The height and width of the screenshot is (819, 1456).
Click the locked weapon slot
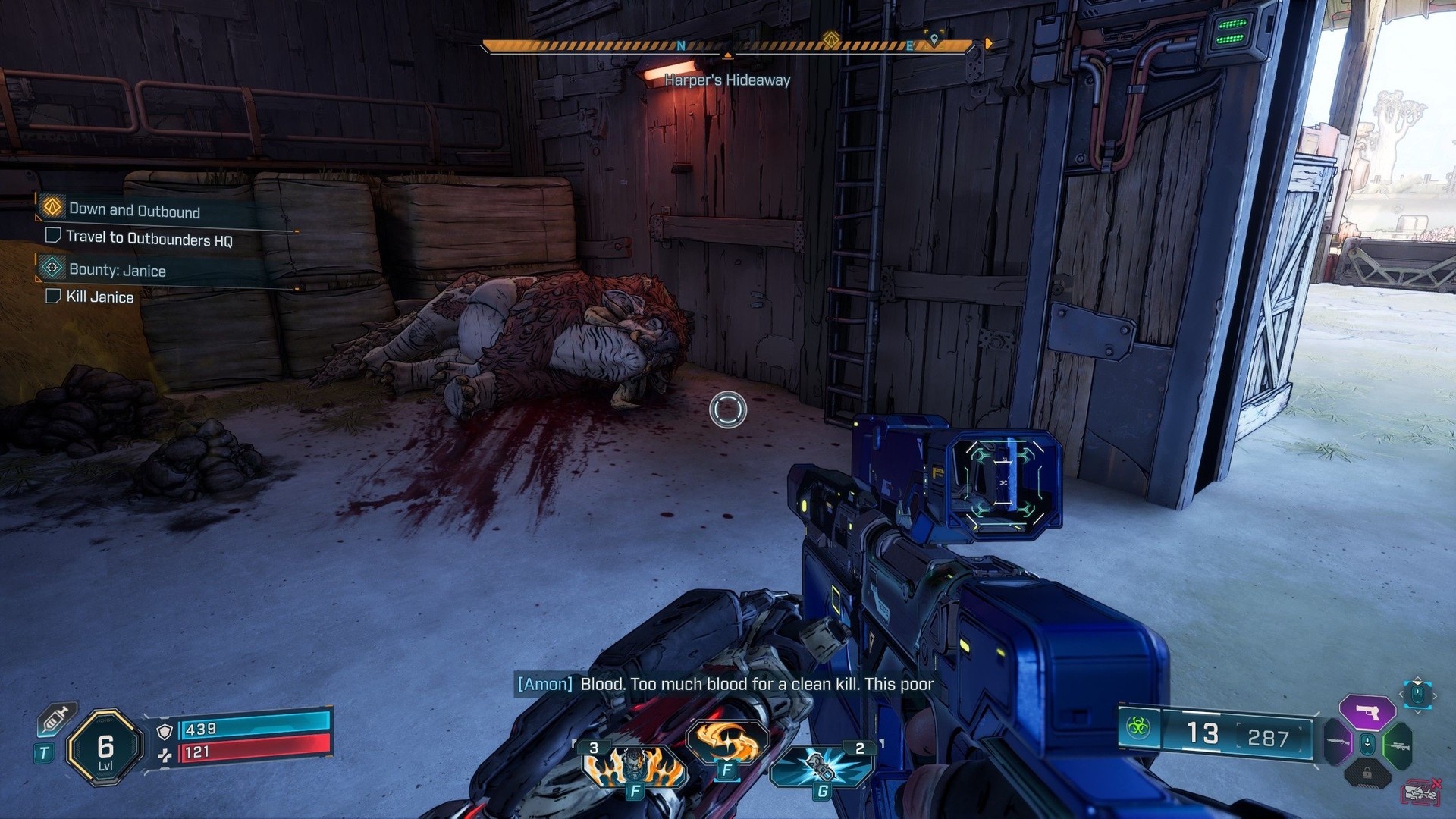tap(1367, 773)
